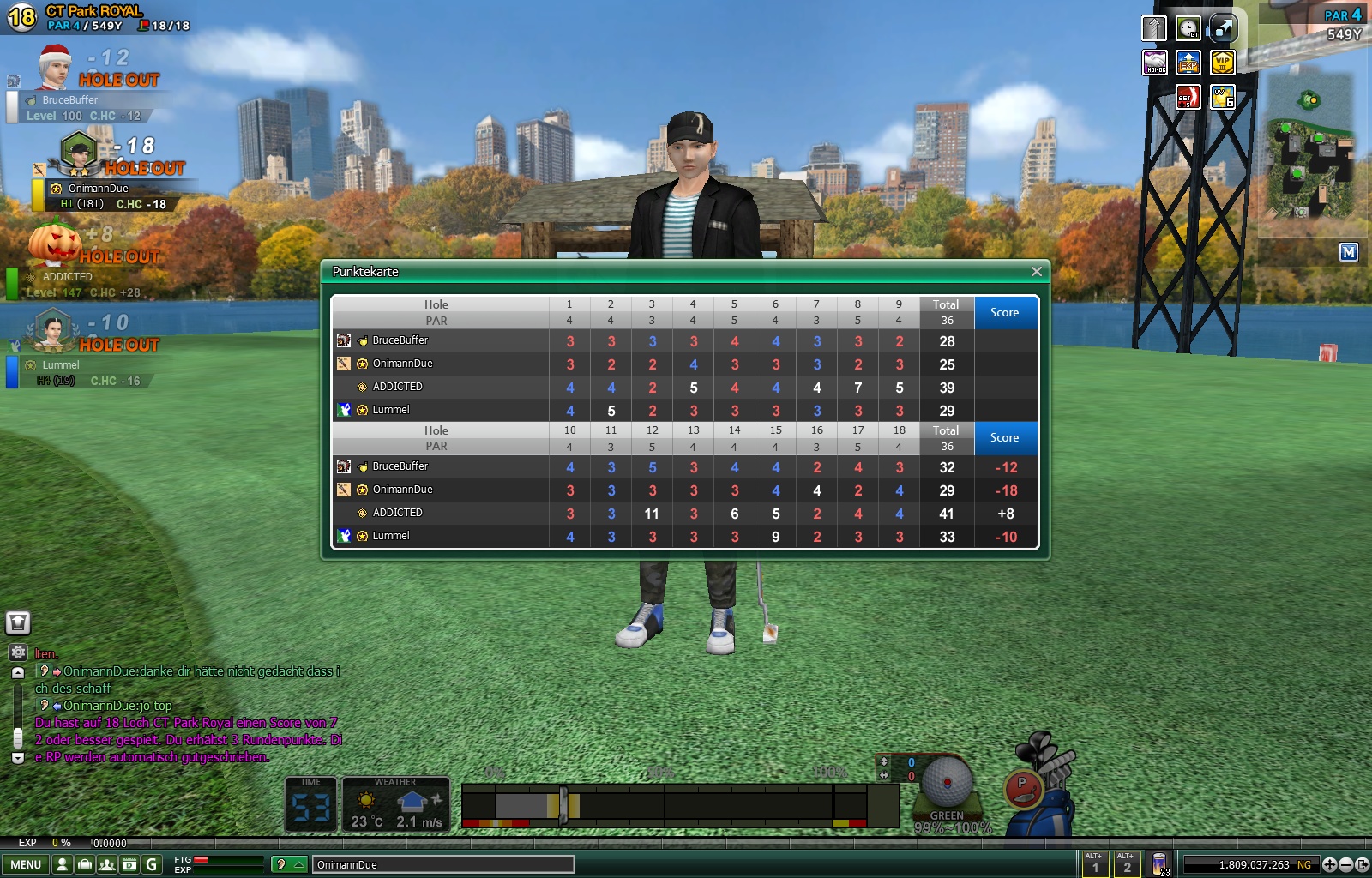Use the energy drink can item slot

(1159, 864)
